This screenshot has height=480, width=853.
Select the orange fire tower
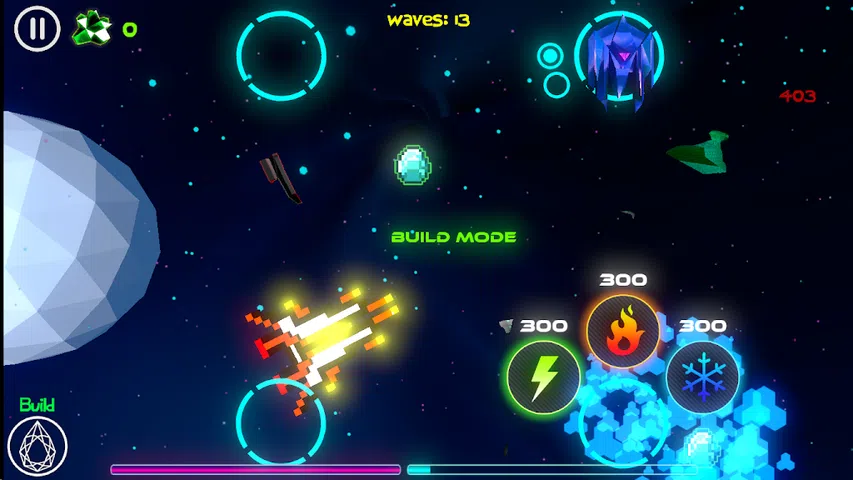(x=622, y=332)
